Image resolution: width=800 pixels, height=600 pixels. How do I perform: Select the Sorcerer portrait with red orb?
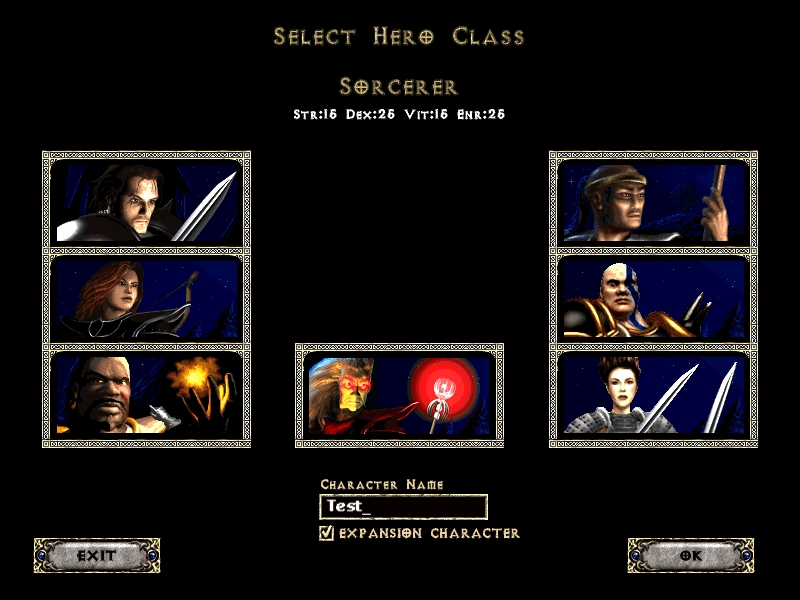399,394
